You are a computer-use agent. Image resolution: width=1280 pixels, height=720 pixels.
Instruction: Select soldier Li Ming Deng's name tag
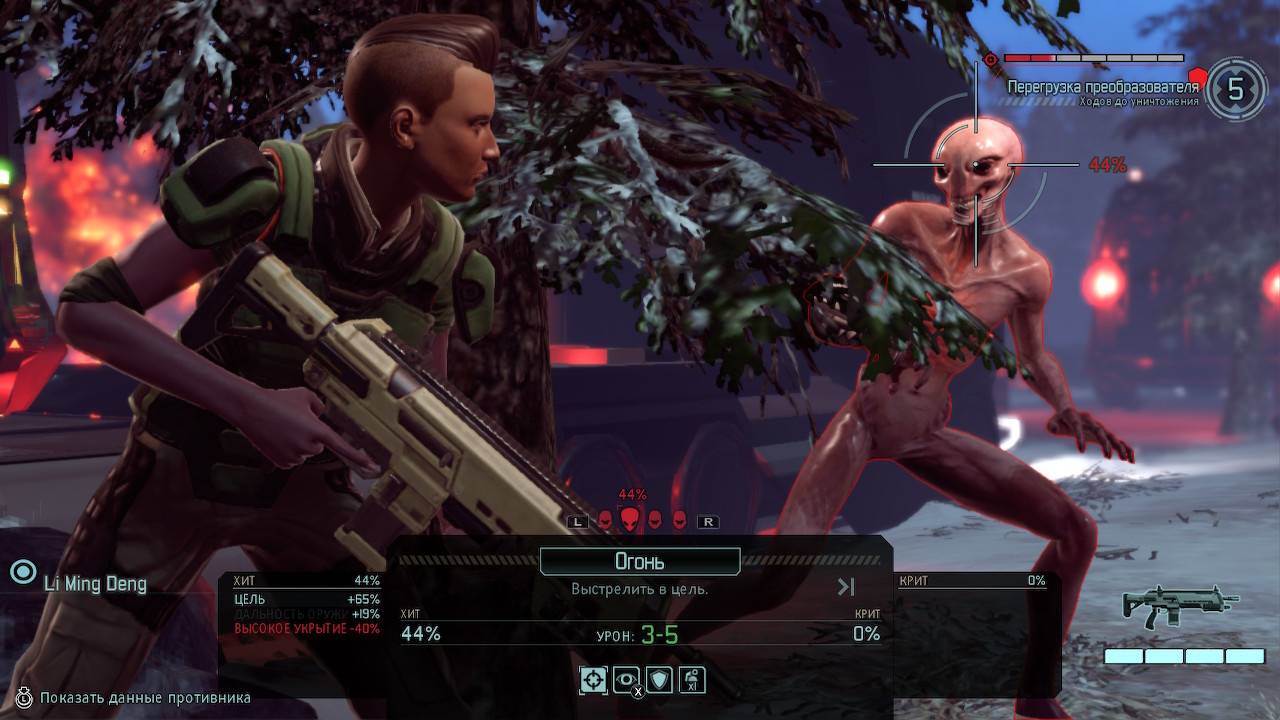coord(95,583)
